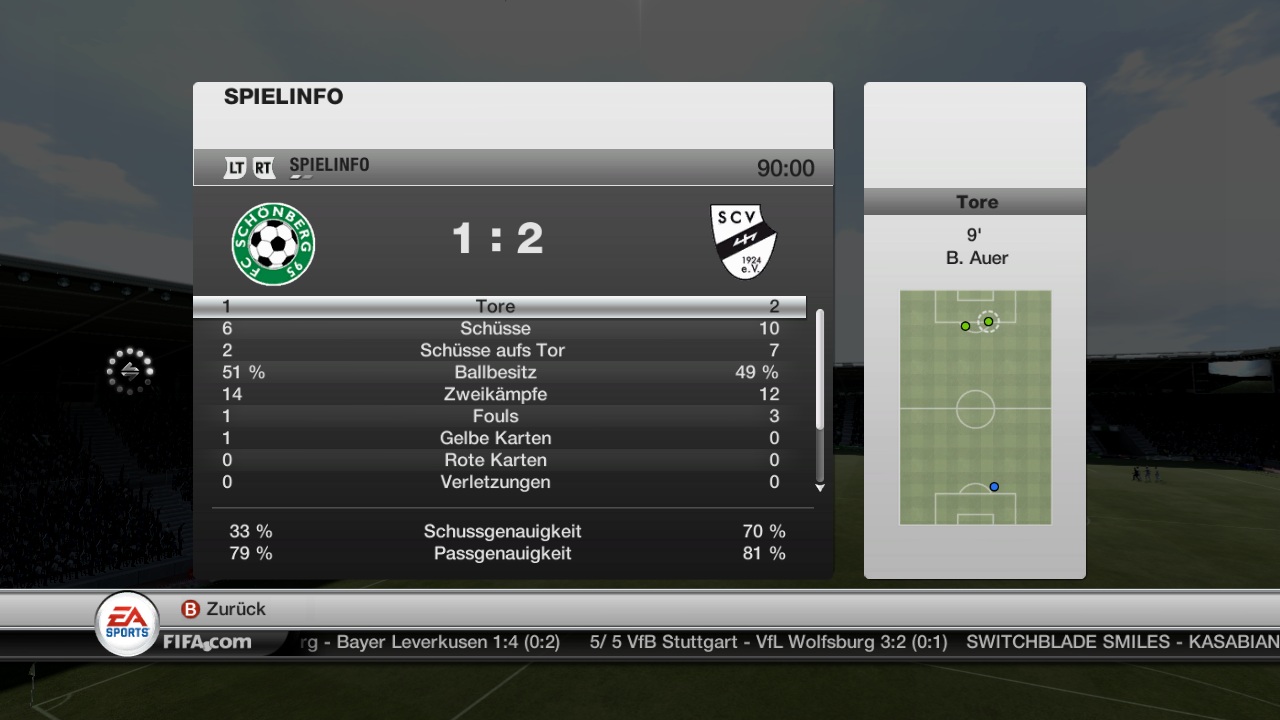Select the Verletzungen row
This screenshot has width=1280, height=720.
pyautogui.click(x=496, y=482)
